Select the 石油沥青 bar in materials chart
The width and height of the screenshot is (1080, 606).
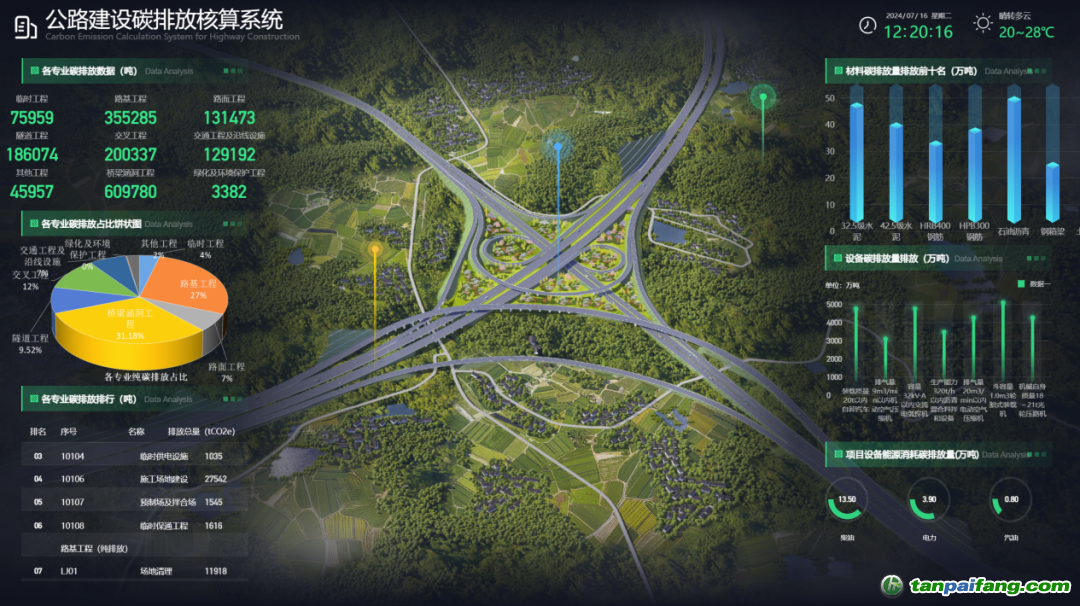tap(1014, 158)
